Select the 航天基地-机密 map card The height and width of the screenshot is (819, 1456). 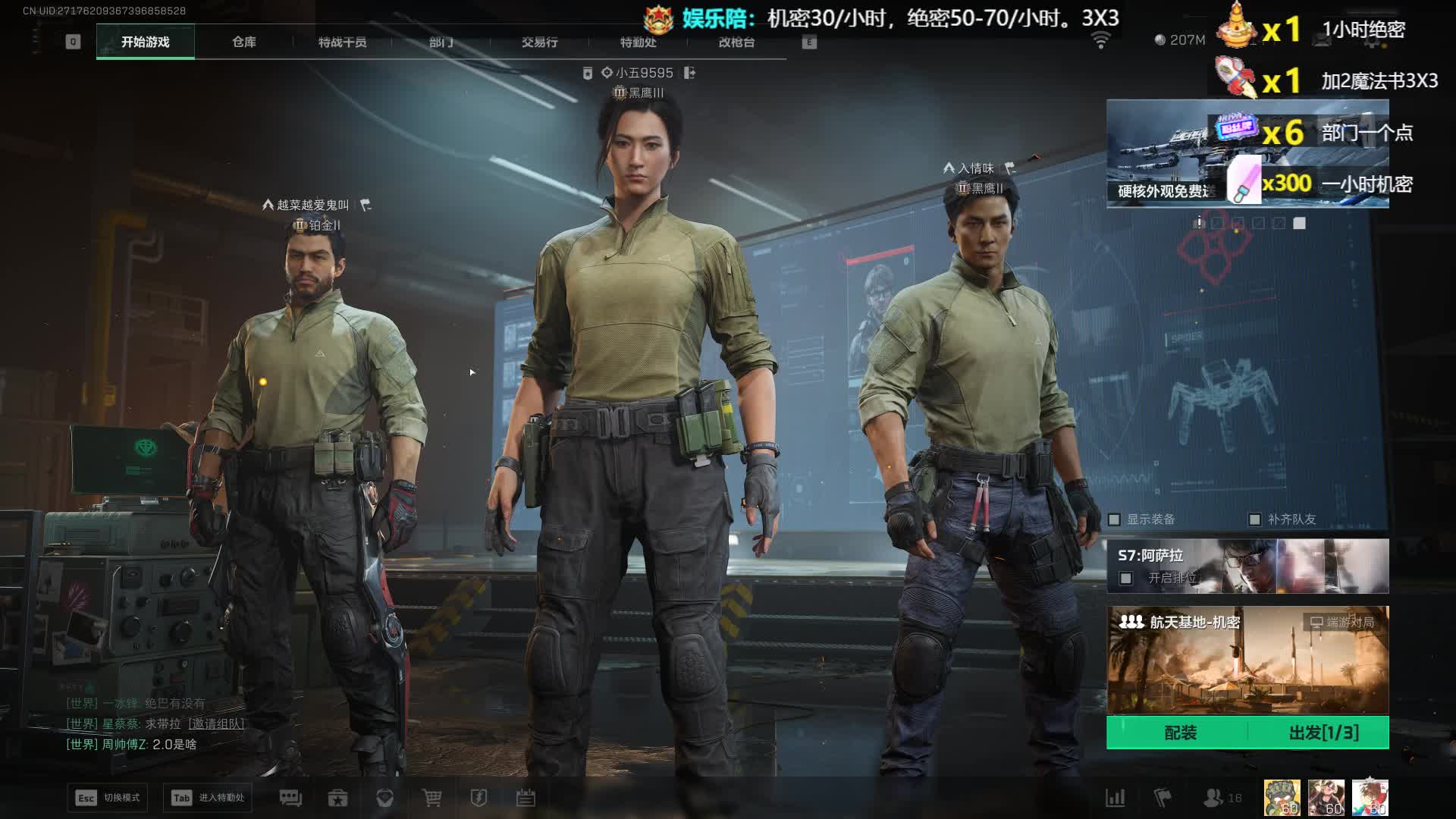[x=1247, y=660]
